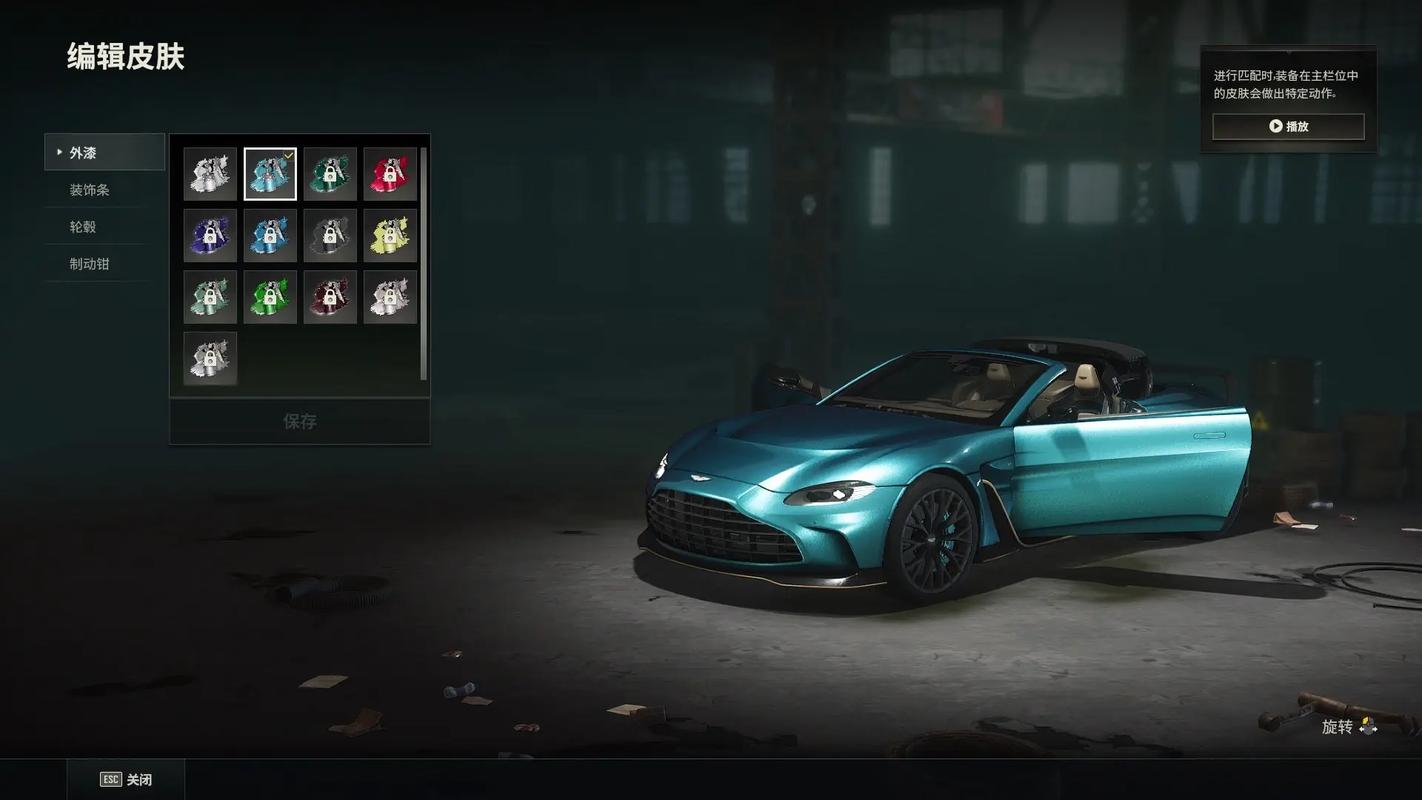Viewport: 1422px width, 800px height.
Task: Select the 外漆 paint category
Action: click(104, 153)
